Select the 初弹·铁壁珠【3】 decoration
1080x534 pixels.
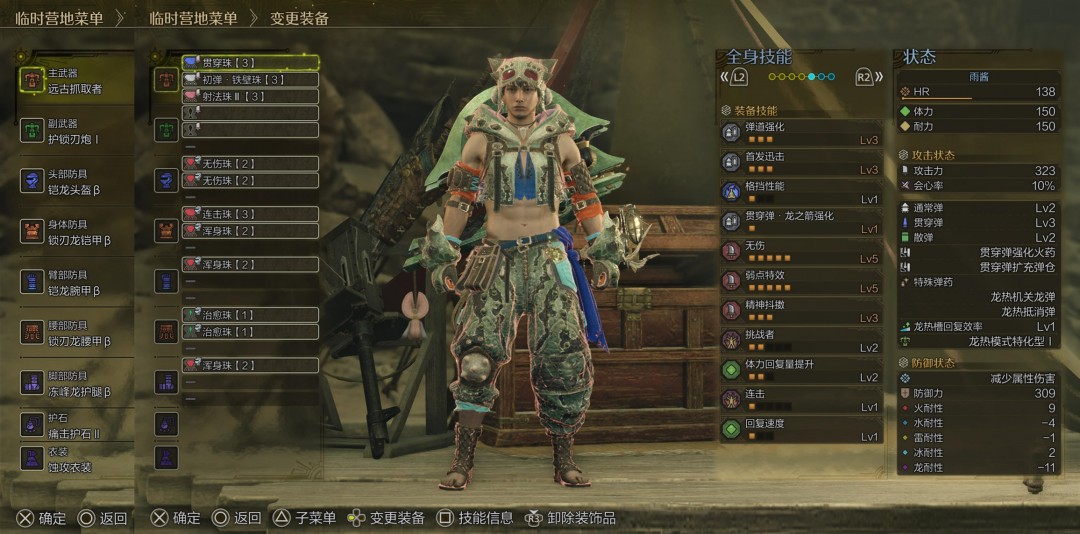point(250,80)
